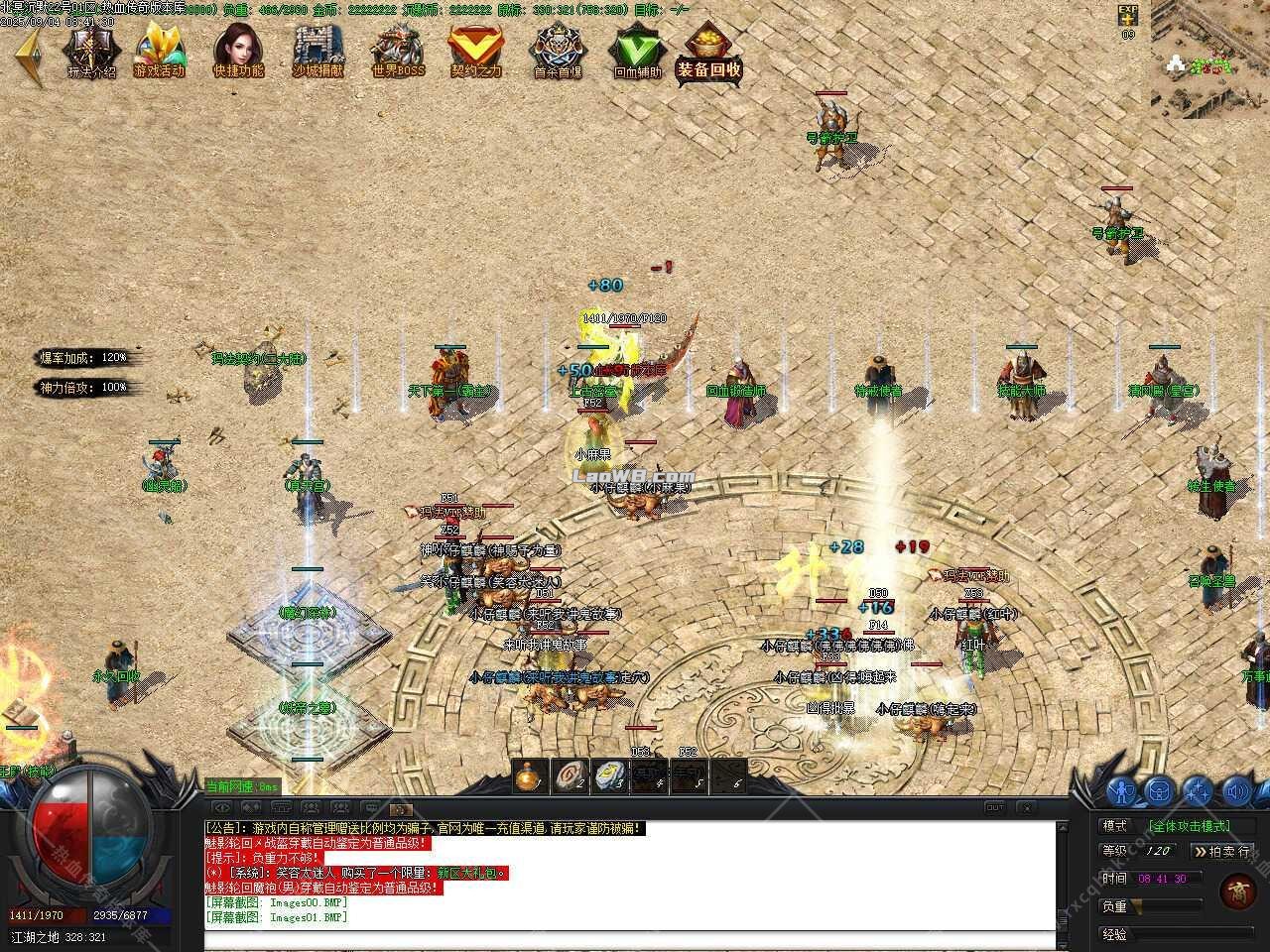1270x952 pixels.
Task: Open the bag treasure chest icon
Action: click(1160, 791)
